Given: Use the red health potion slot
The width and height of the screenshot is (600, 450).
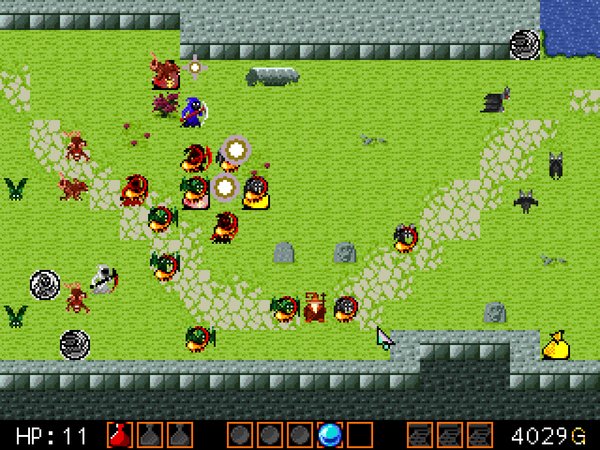Looking at the screenshot, I should [119, 435].
